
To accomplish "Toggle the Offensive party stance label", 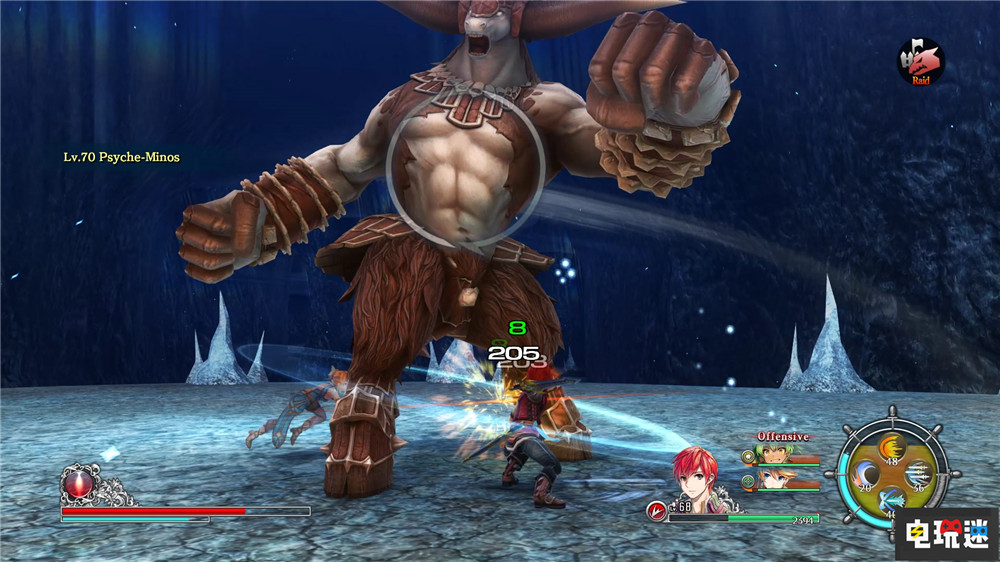I will (783, 437).
